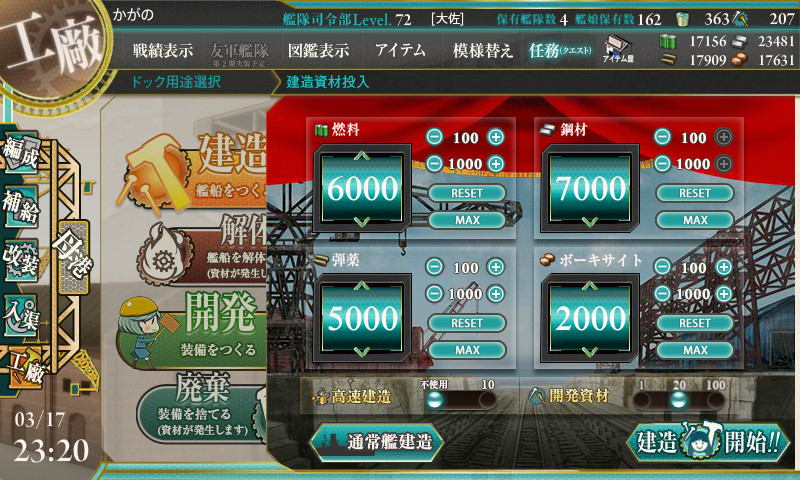This screenshot has width=800, height=480.
Task: Reset the 弾薬 ammo amount
Action: [467, 323]
